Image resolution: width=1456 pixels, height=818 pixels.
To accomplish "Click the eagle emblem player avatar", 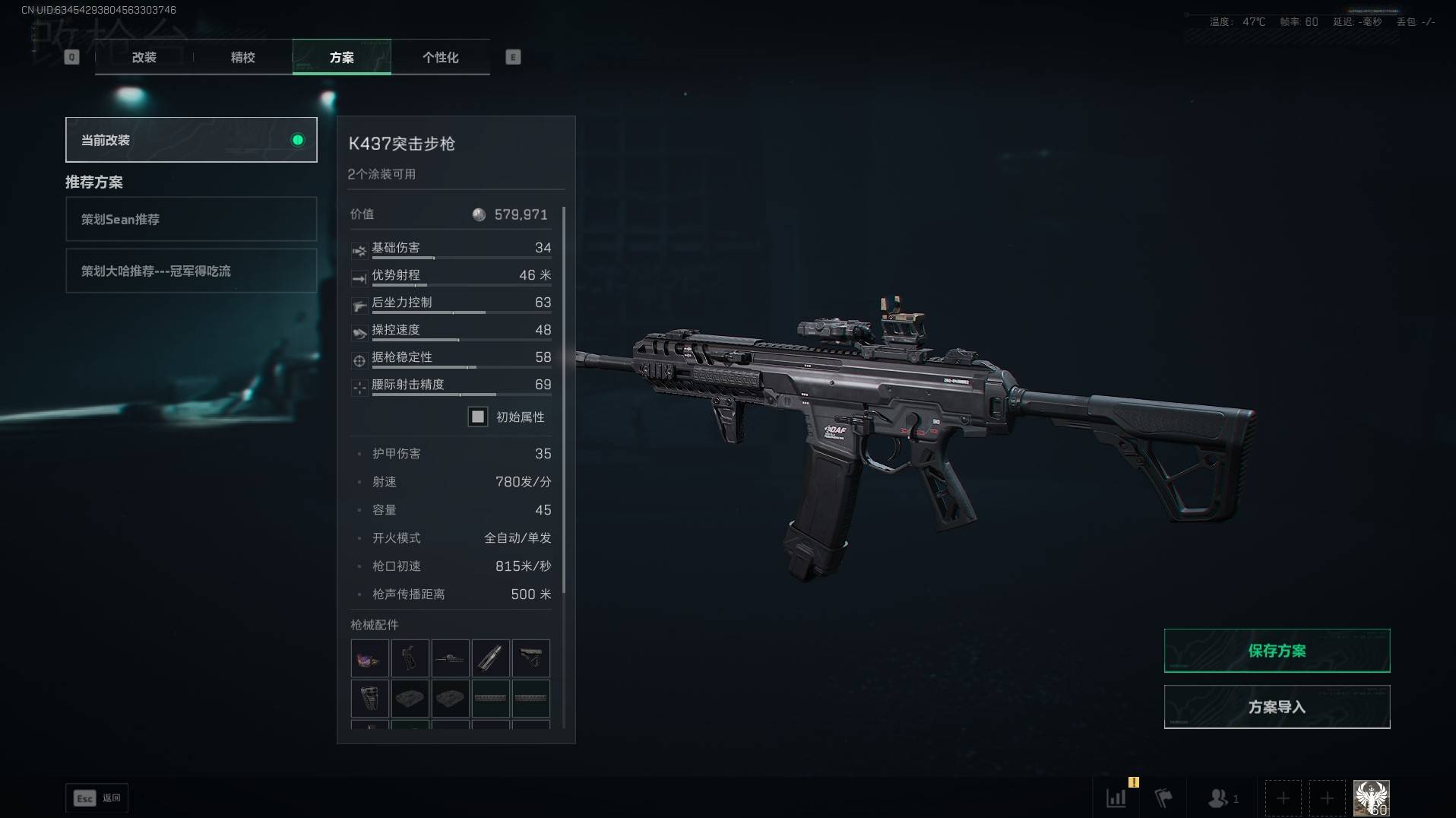I will [x=1371, y=797].
